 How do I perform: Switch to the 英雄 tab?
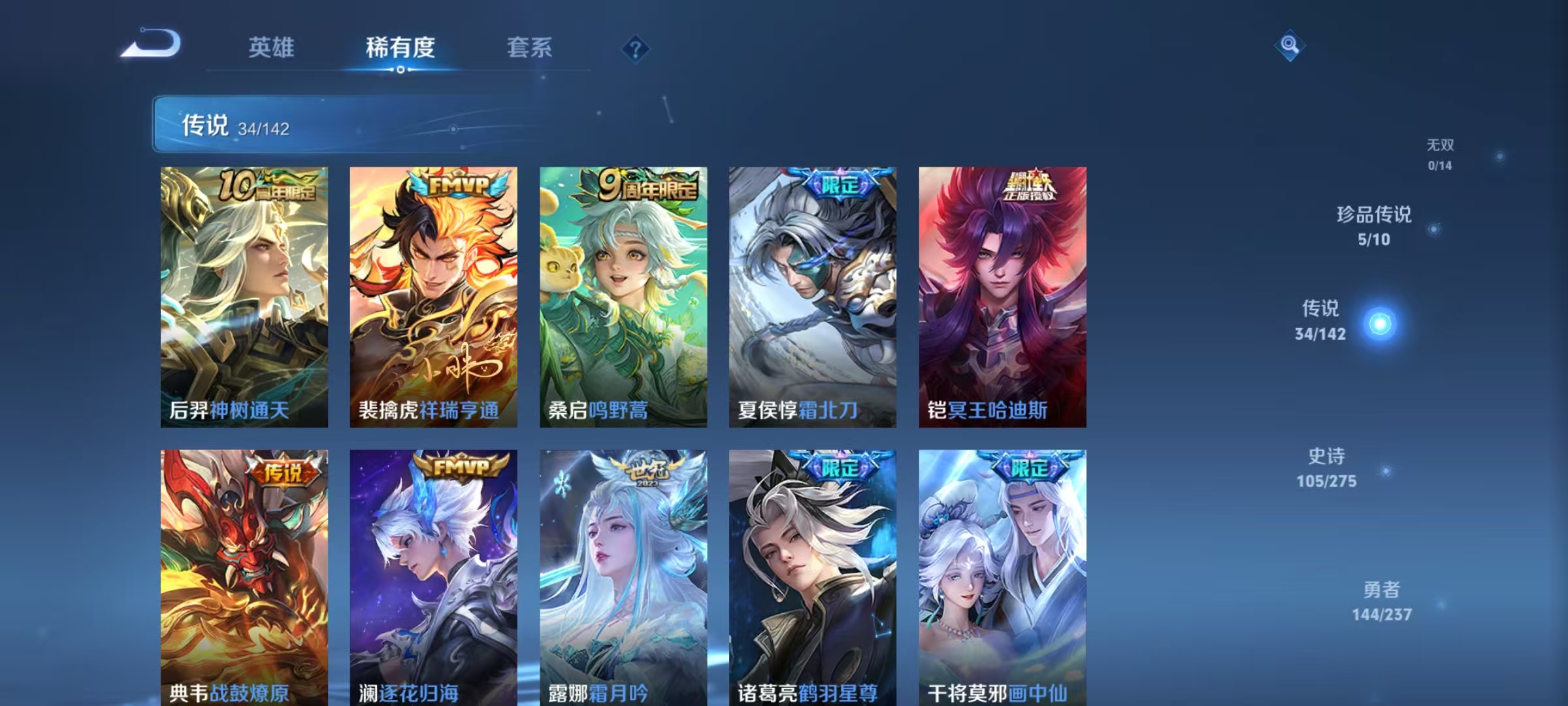coord(273,47)
